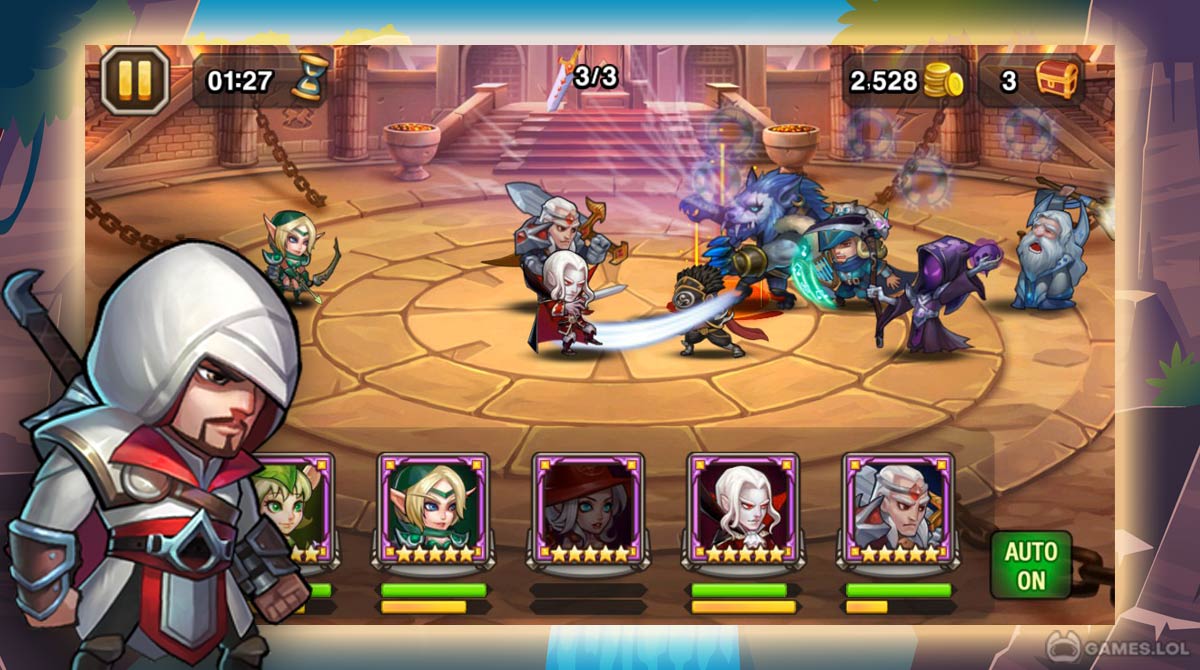Select the blonde elf archer hero portrait
The image size is (1200, 670).
click(433, 508)
